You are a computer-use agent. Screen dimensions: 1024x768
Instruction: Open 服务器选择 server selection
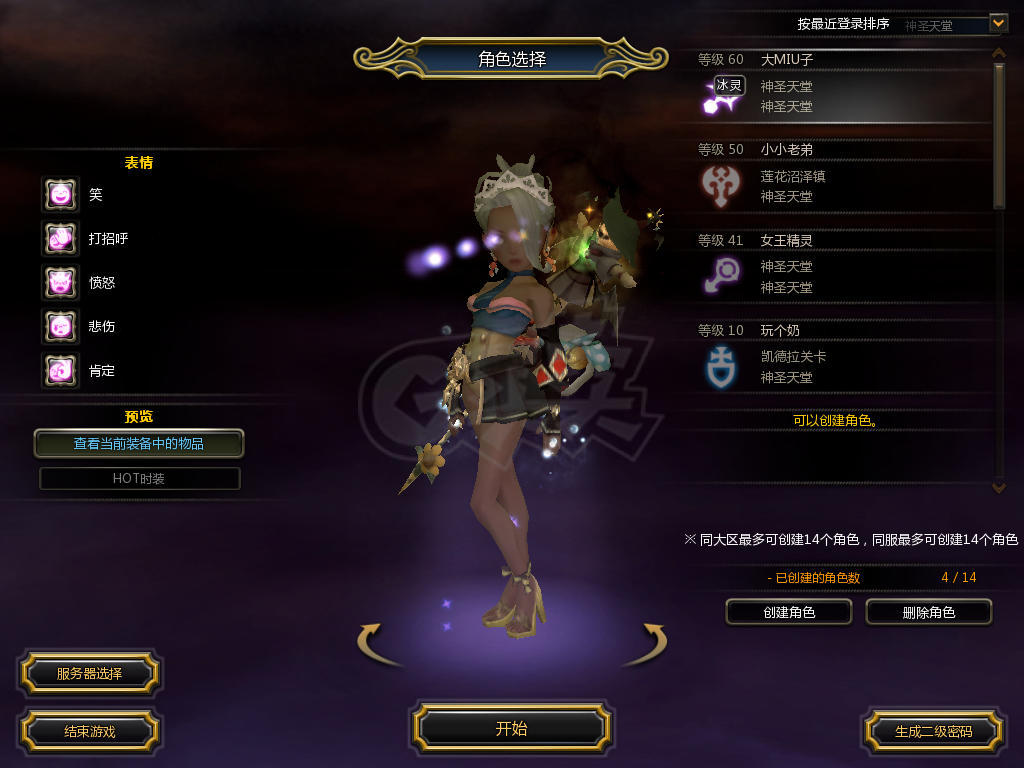[88, 674]
